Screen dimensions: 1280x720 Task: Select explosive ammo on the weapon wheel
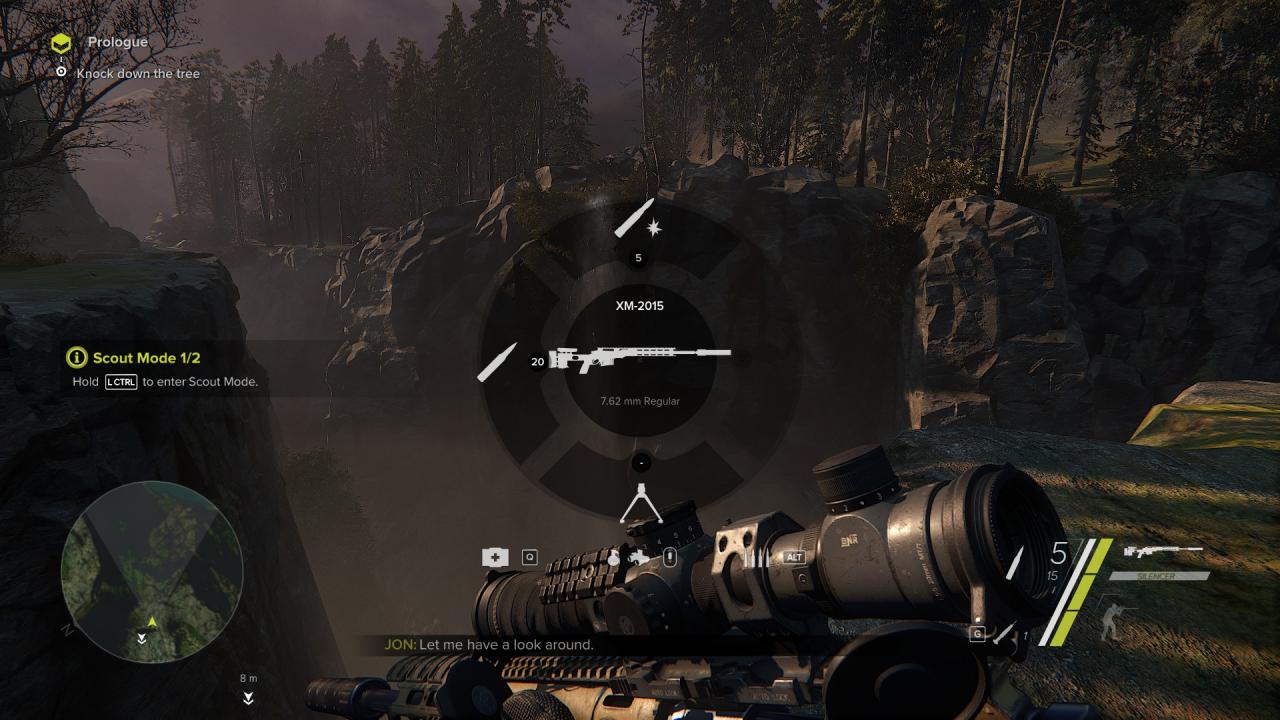(638, 220)
